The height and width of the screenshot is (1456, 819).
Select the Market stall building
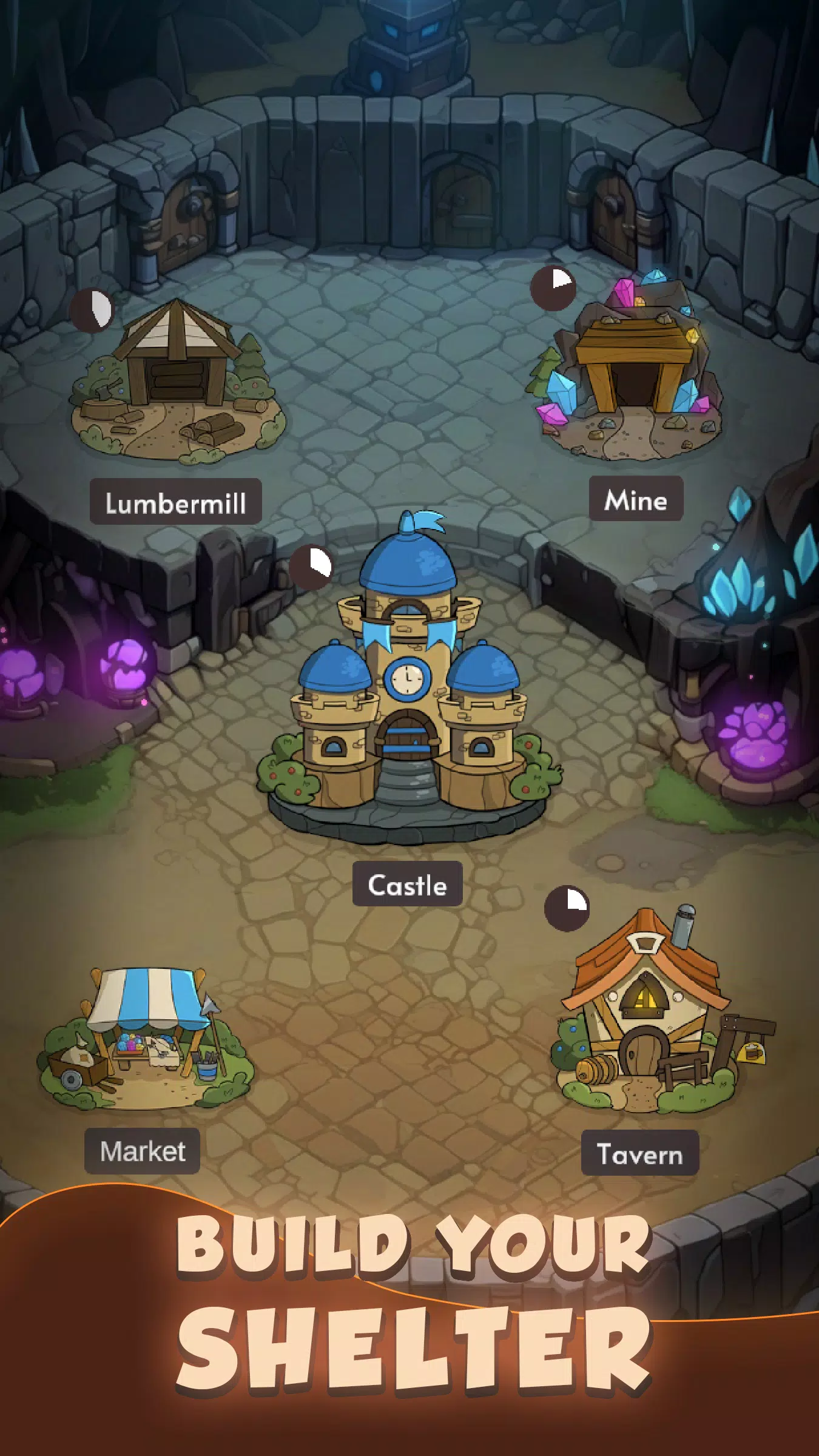click(x=146, y=1037)
